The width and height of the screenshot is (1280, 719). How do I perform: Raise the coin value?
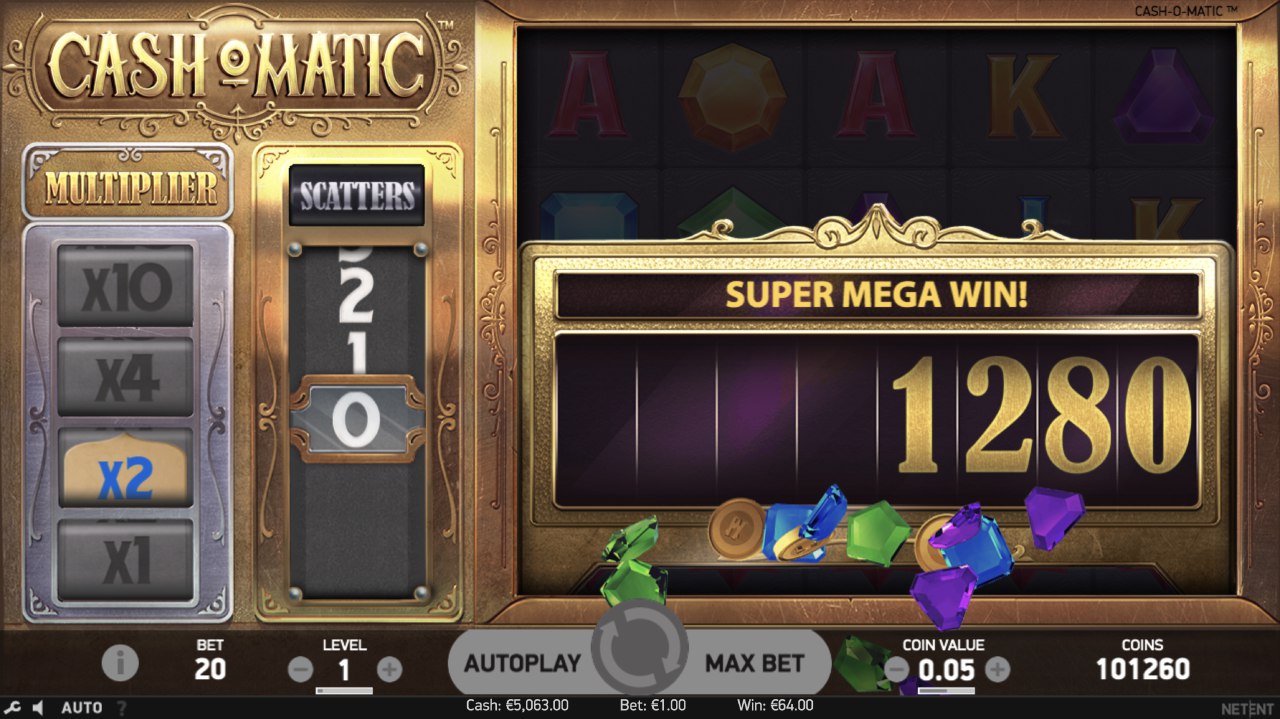point(997,669)
